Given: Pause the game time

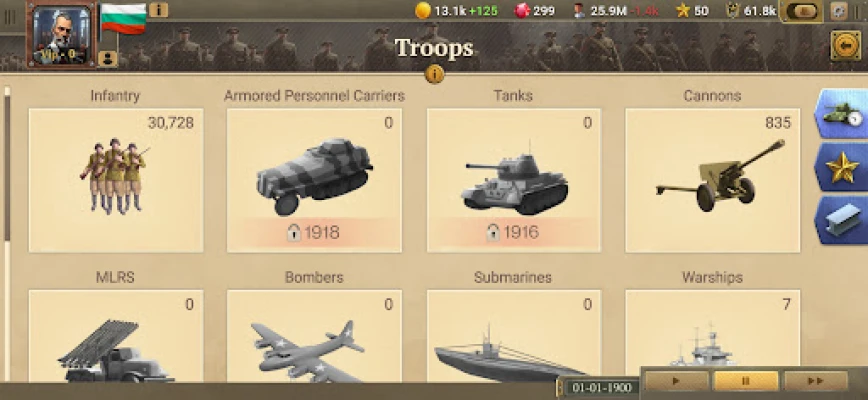Looking at the screenshot, I should [745, 381].
